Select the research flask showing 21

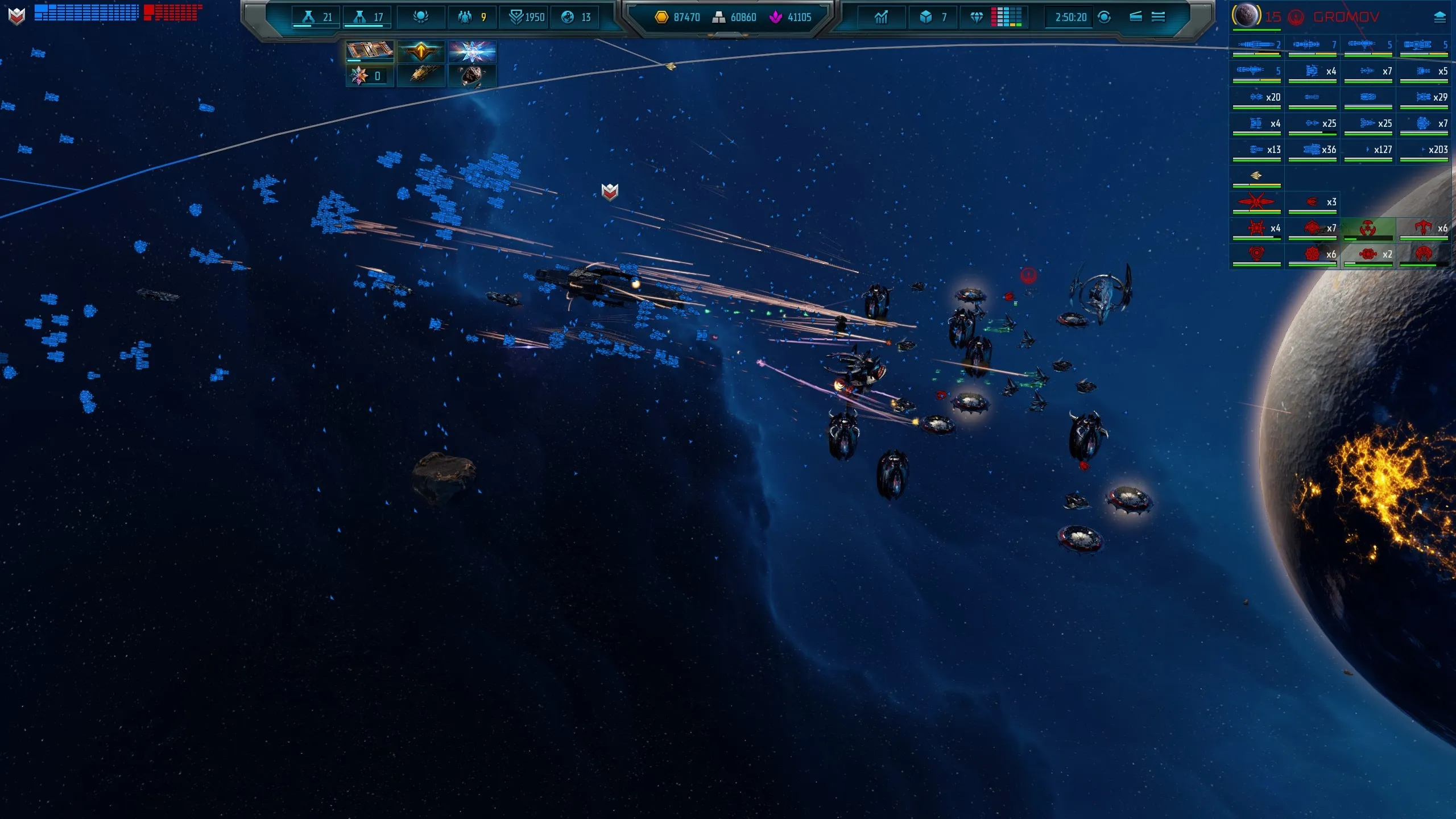pyautogui.click(x=316, y=17)
